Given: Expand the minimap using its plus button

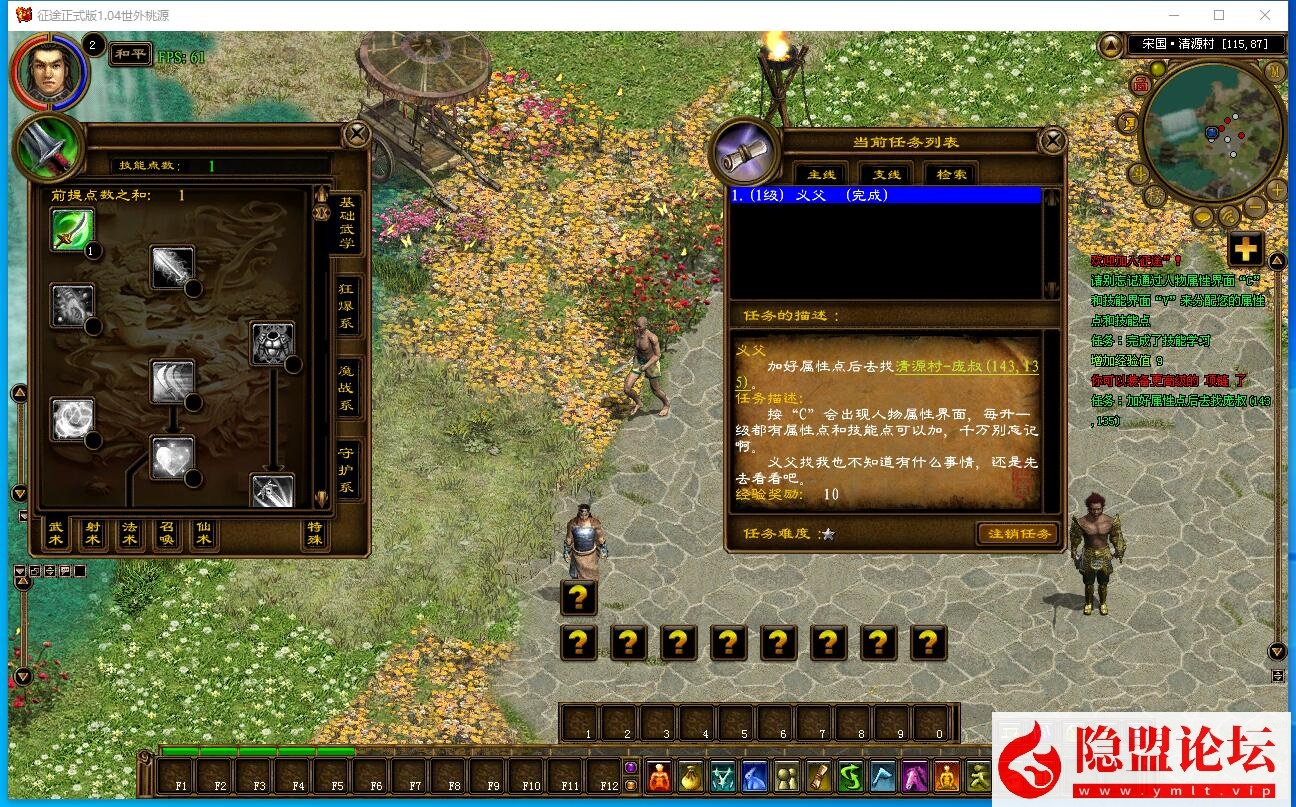Looking at the screenshot, I should click(1275, 189).
